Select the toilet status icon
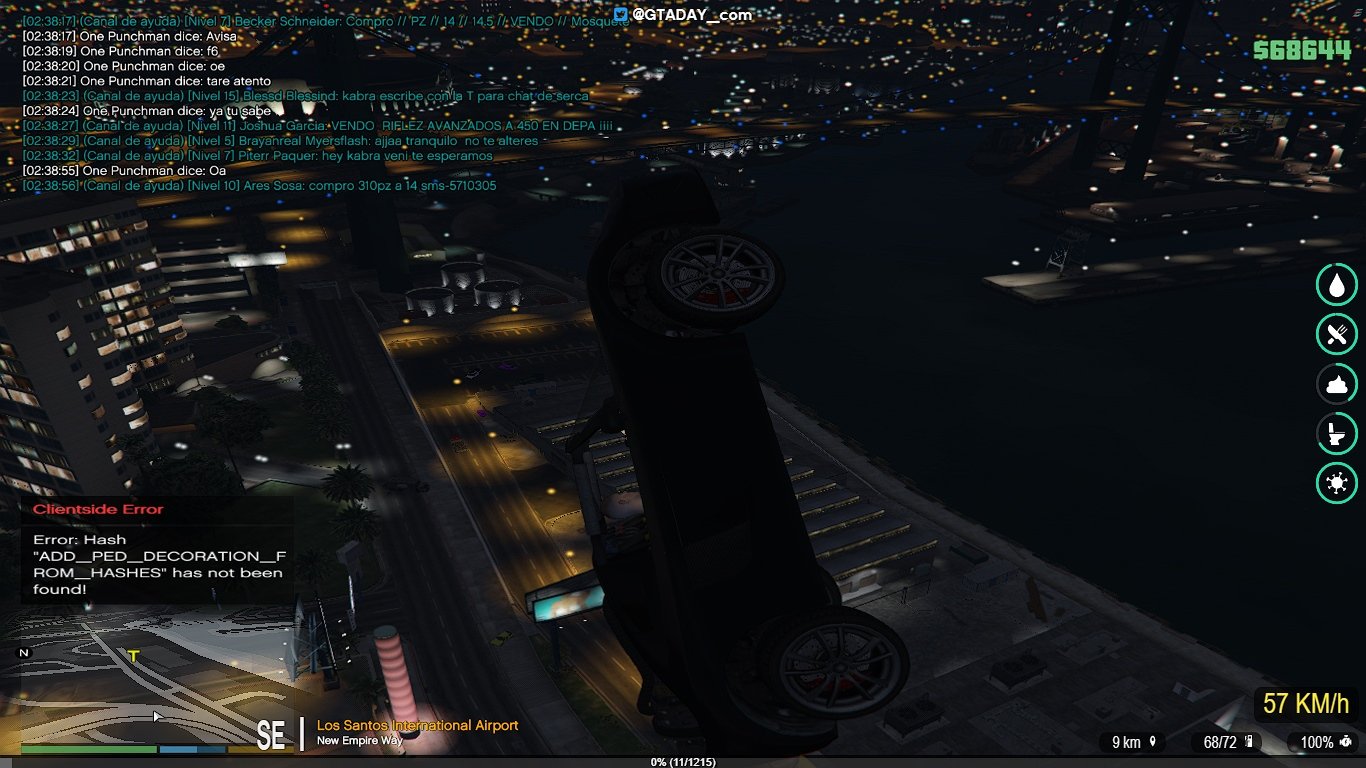 coord(1336,434)
